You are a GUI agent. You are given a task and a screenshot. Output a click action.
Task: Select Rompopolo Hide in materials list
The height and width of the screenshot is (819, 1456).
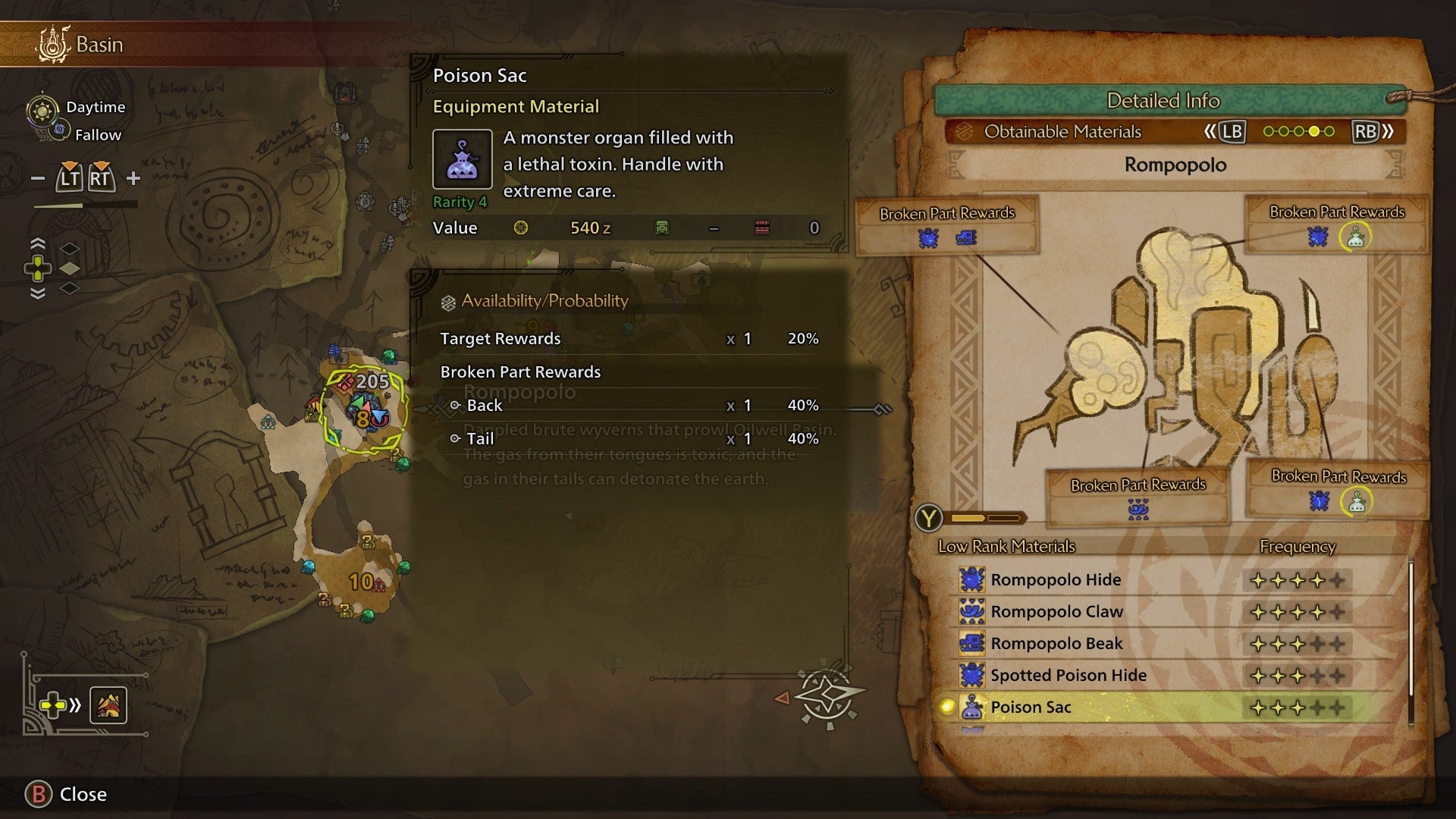pyautogui.click(x=1056, y=580)
